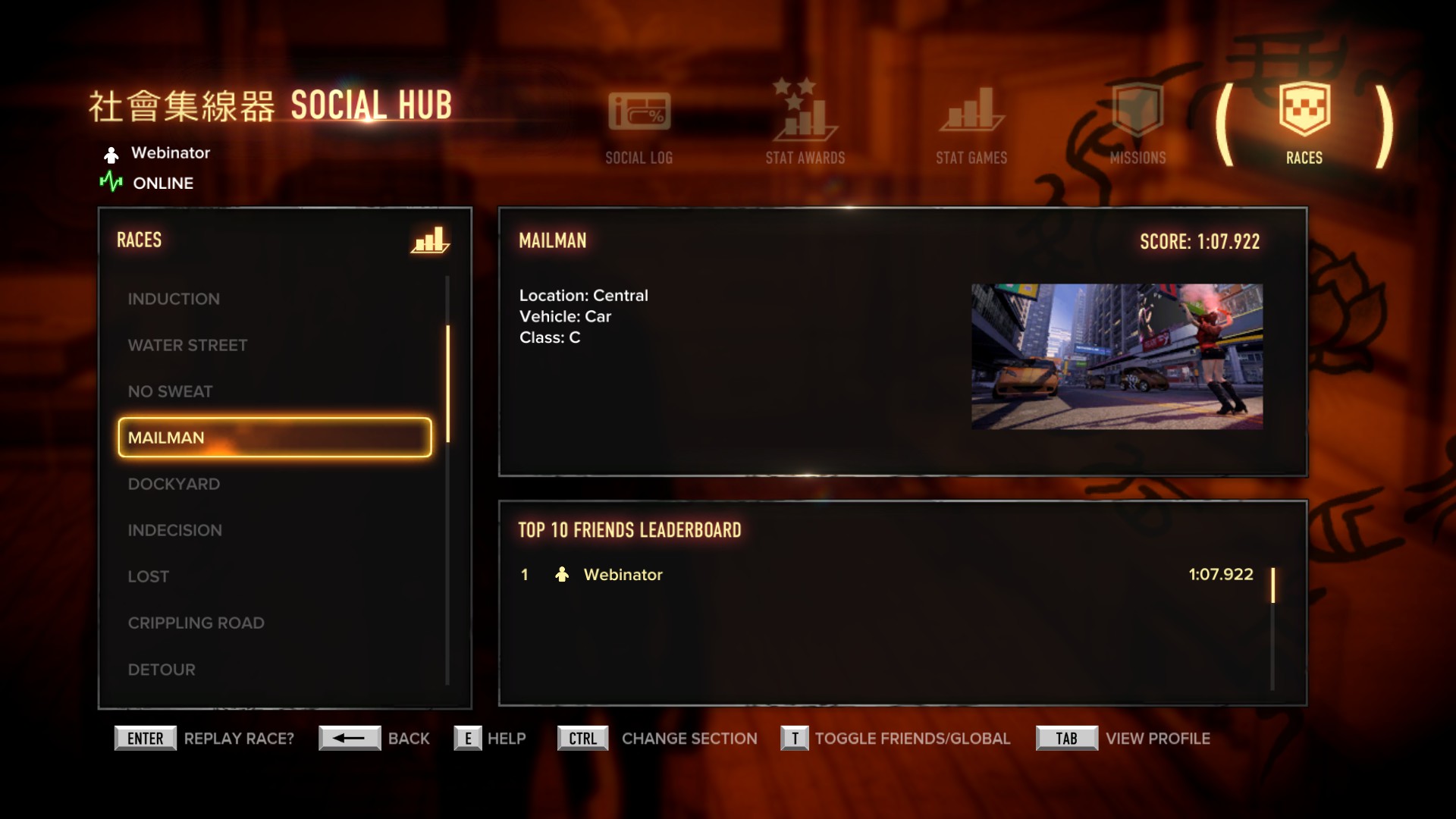
Task: Choose the Dockyard race entry
Action: click(x=174, y=484)
